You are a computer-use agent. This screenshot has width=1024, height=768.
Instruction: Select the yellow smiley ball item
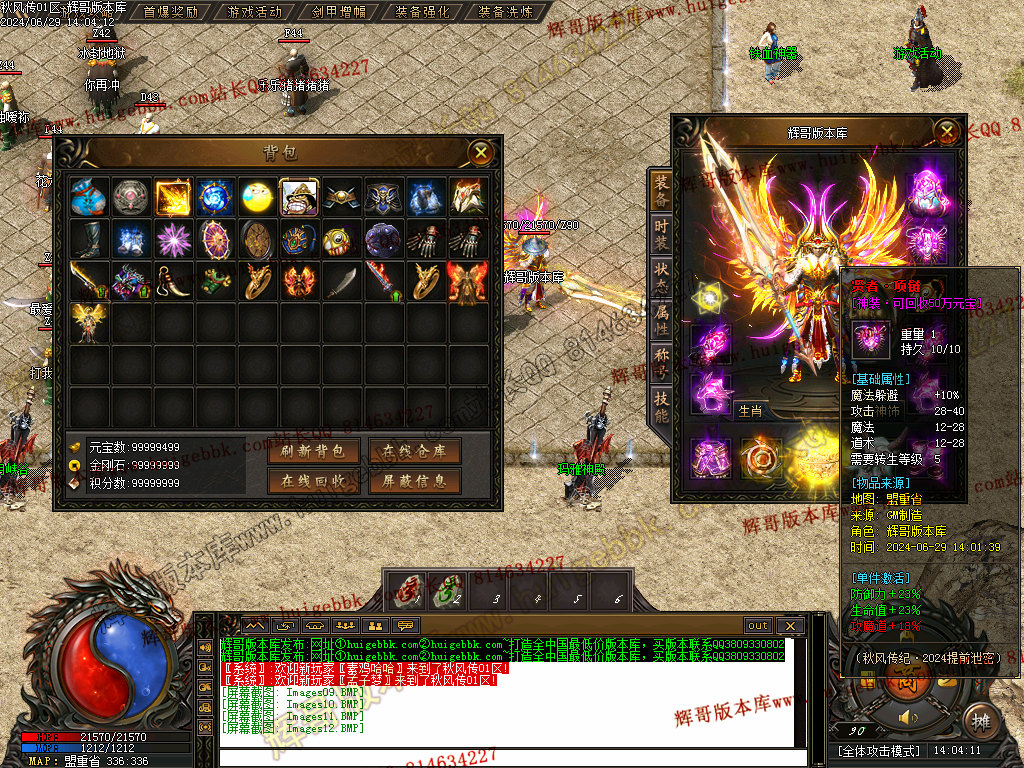tap(257, 197)
